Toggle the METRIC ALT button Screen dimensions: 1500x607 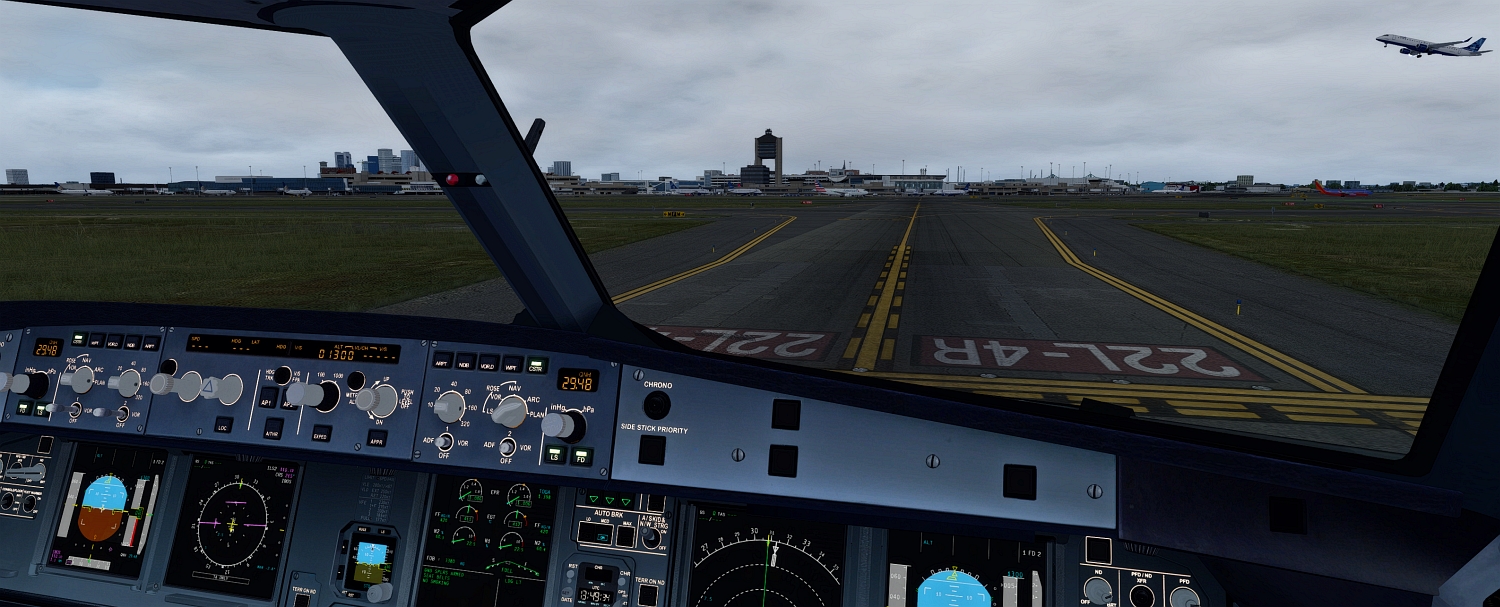pos(355,380)
